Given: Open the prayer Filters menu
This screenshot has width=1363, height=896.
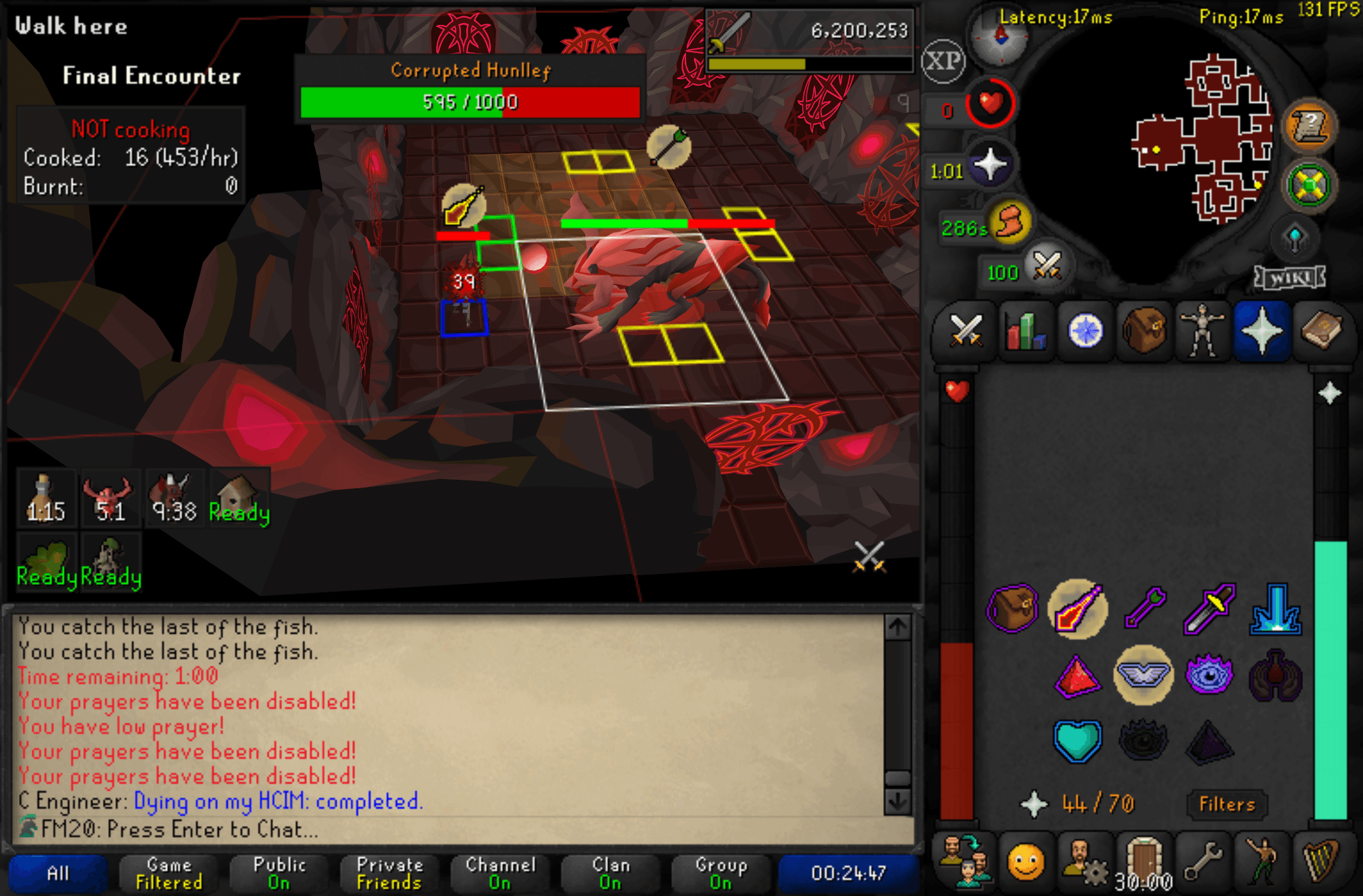Looking at the screenshot, I should coord(1226,804).
